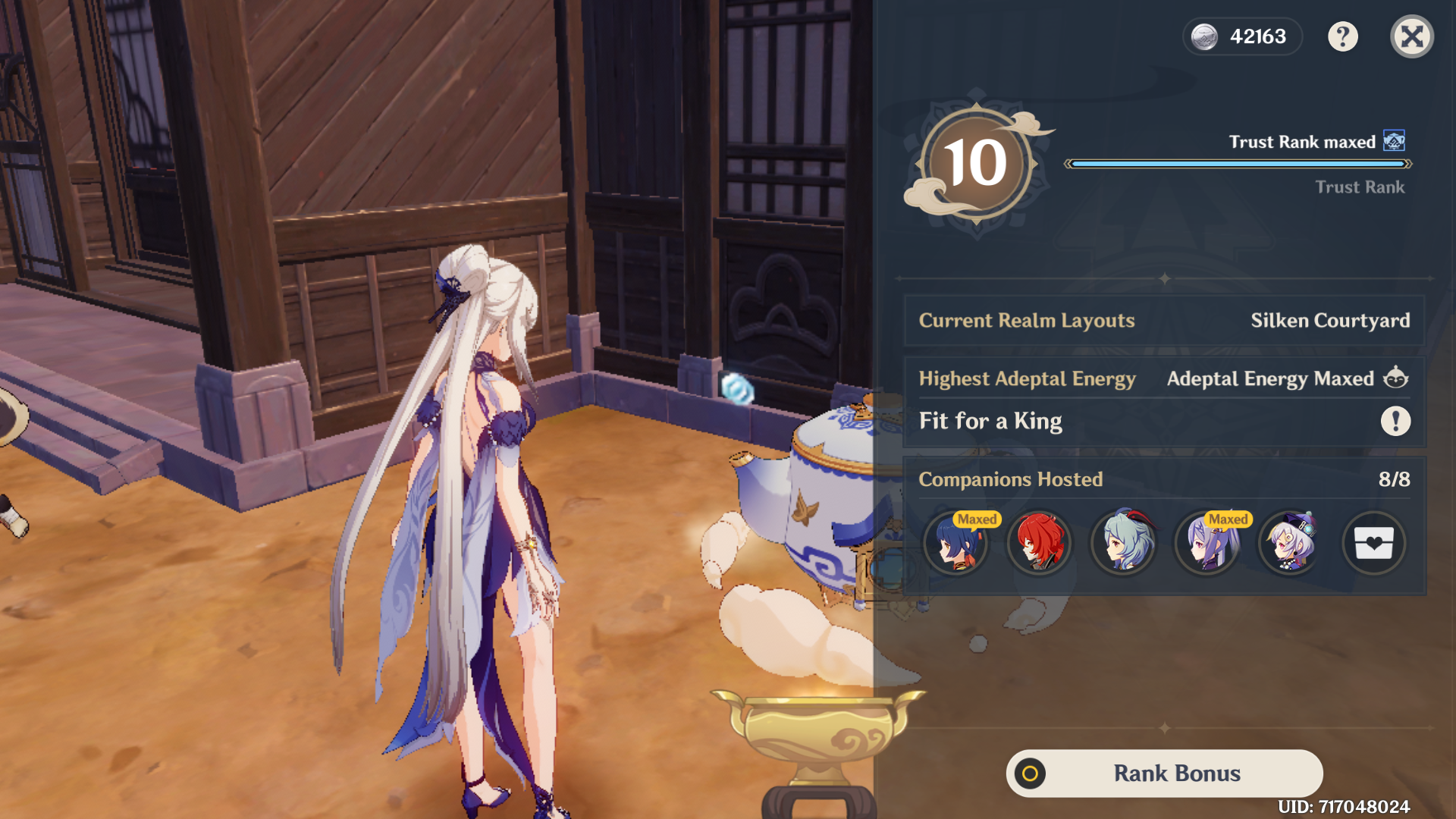Click the blue teapot icon beside Trust Rank maxed
Screen dimensions: 1456x819
1394,140
